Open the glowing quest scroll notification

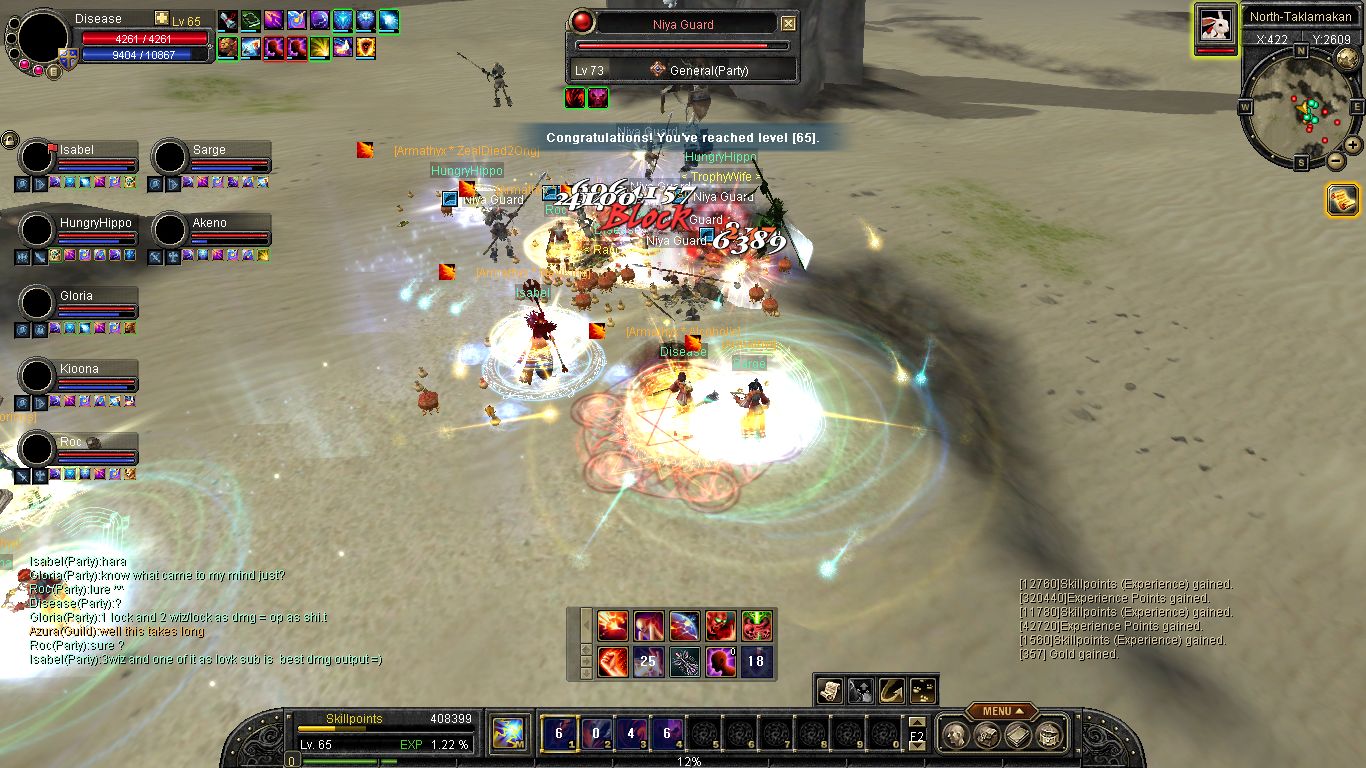[1342, 199]
